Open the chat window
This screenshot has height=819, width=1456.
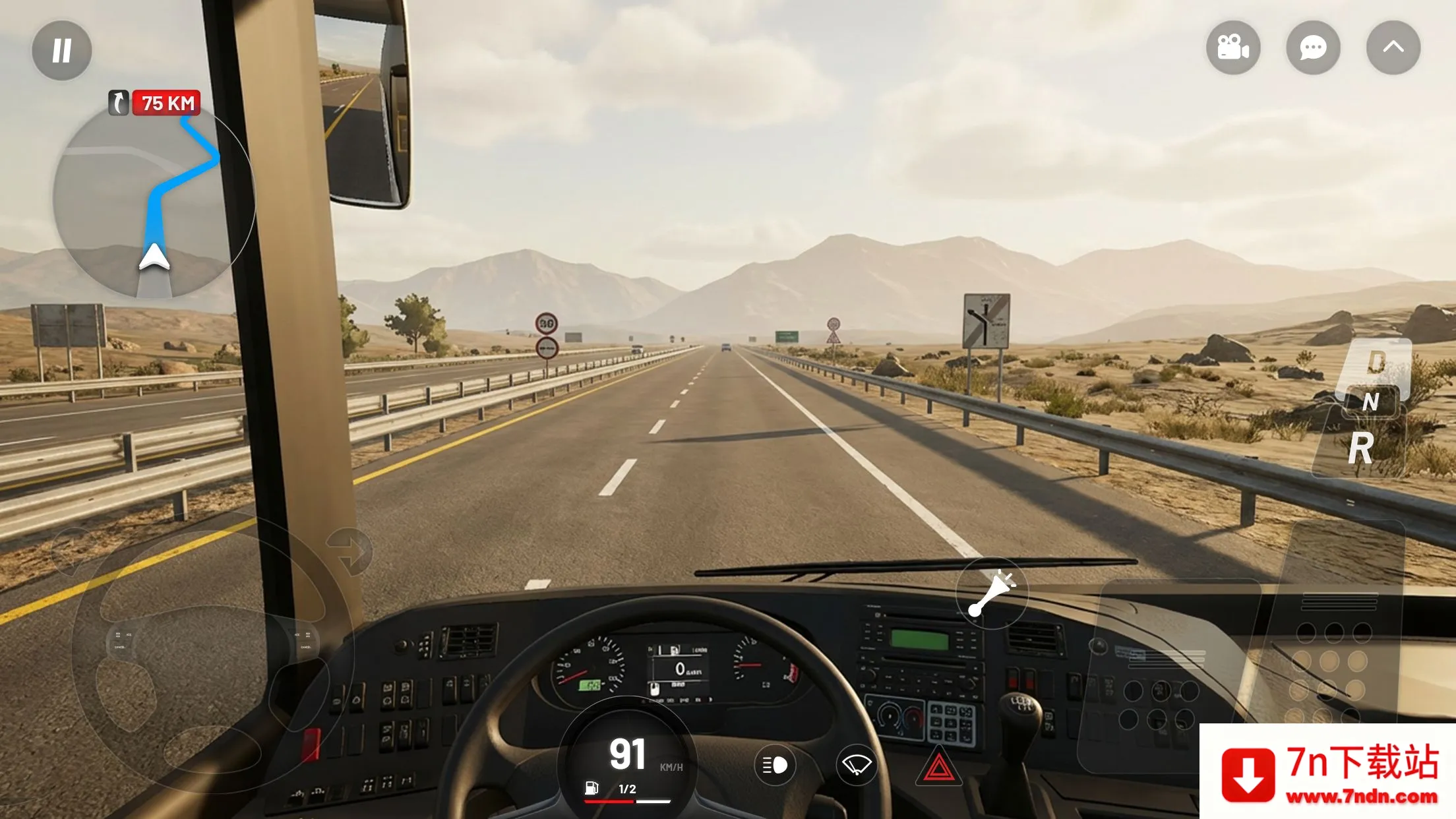click(1313, 47)
